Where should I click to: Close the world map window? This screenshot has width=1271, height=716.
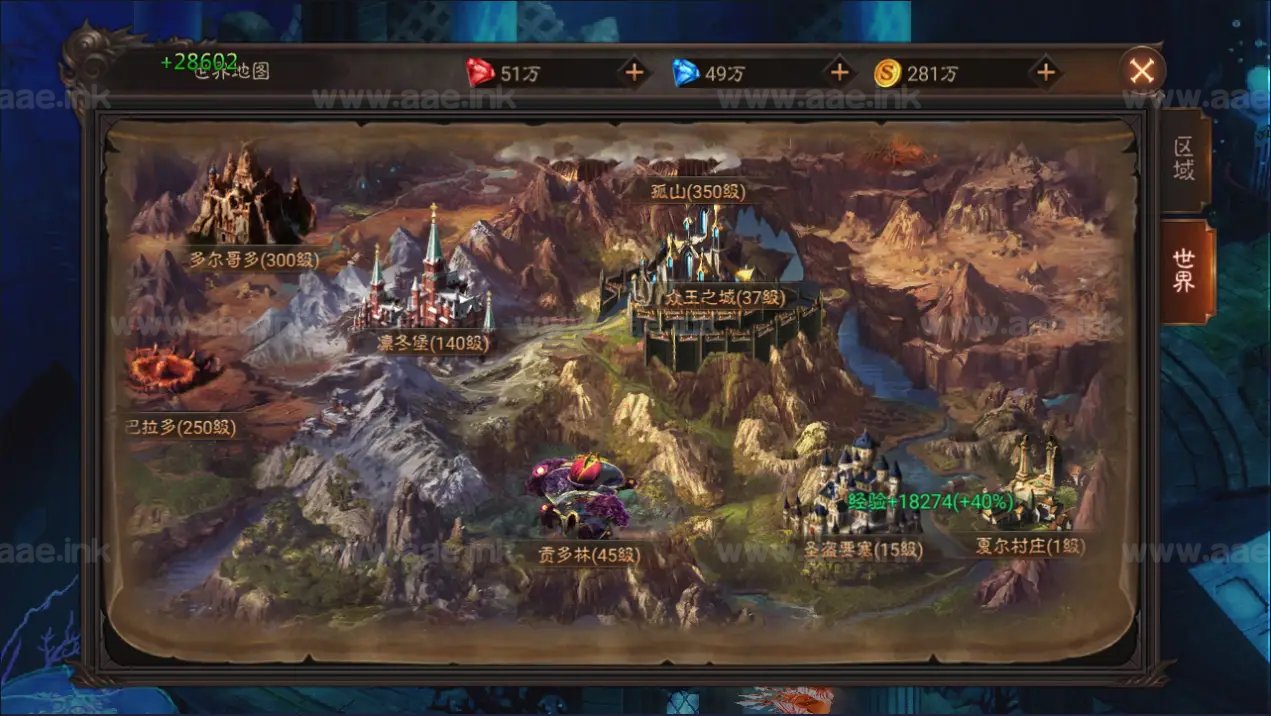(x=1142, y=71)
